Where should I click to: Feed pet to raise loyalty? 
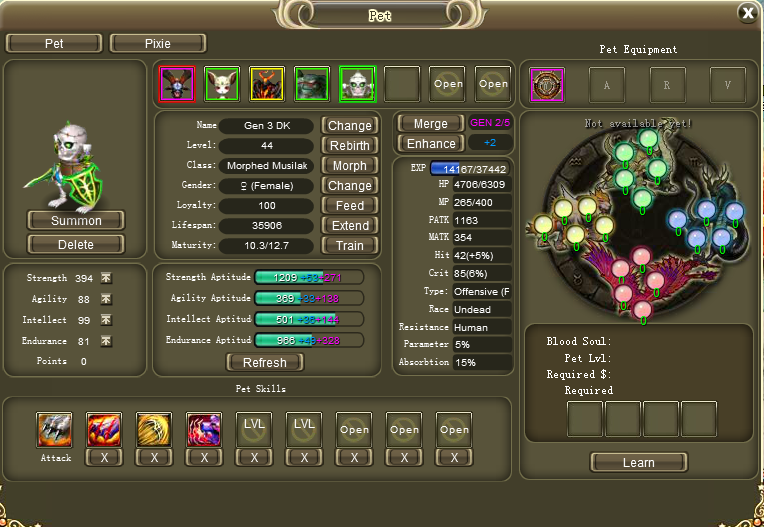point(349,206)
